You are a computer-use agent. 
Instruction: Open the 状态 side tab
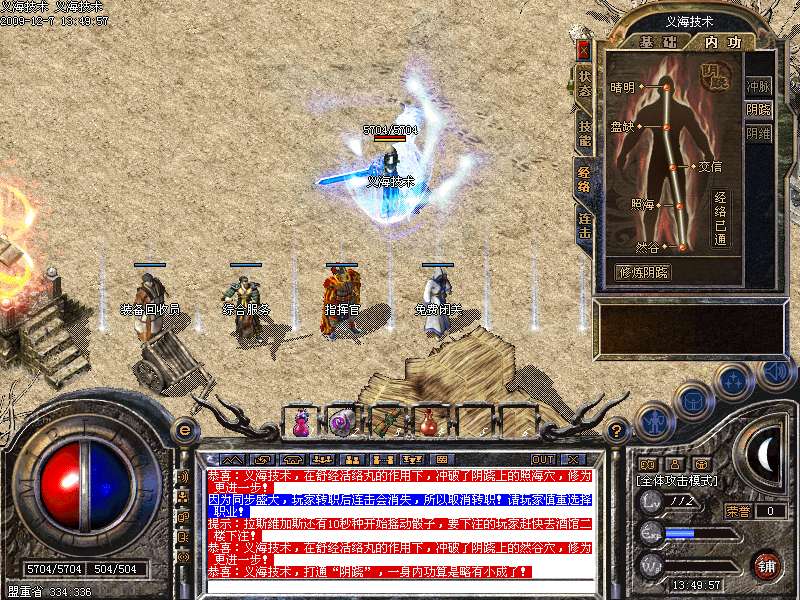click(x=584, y=82)
